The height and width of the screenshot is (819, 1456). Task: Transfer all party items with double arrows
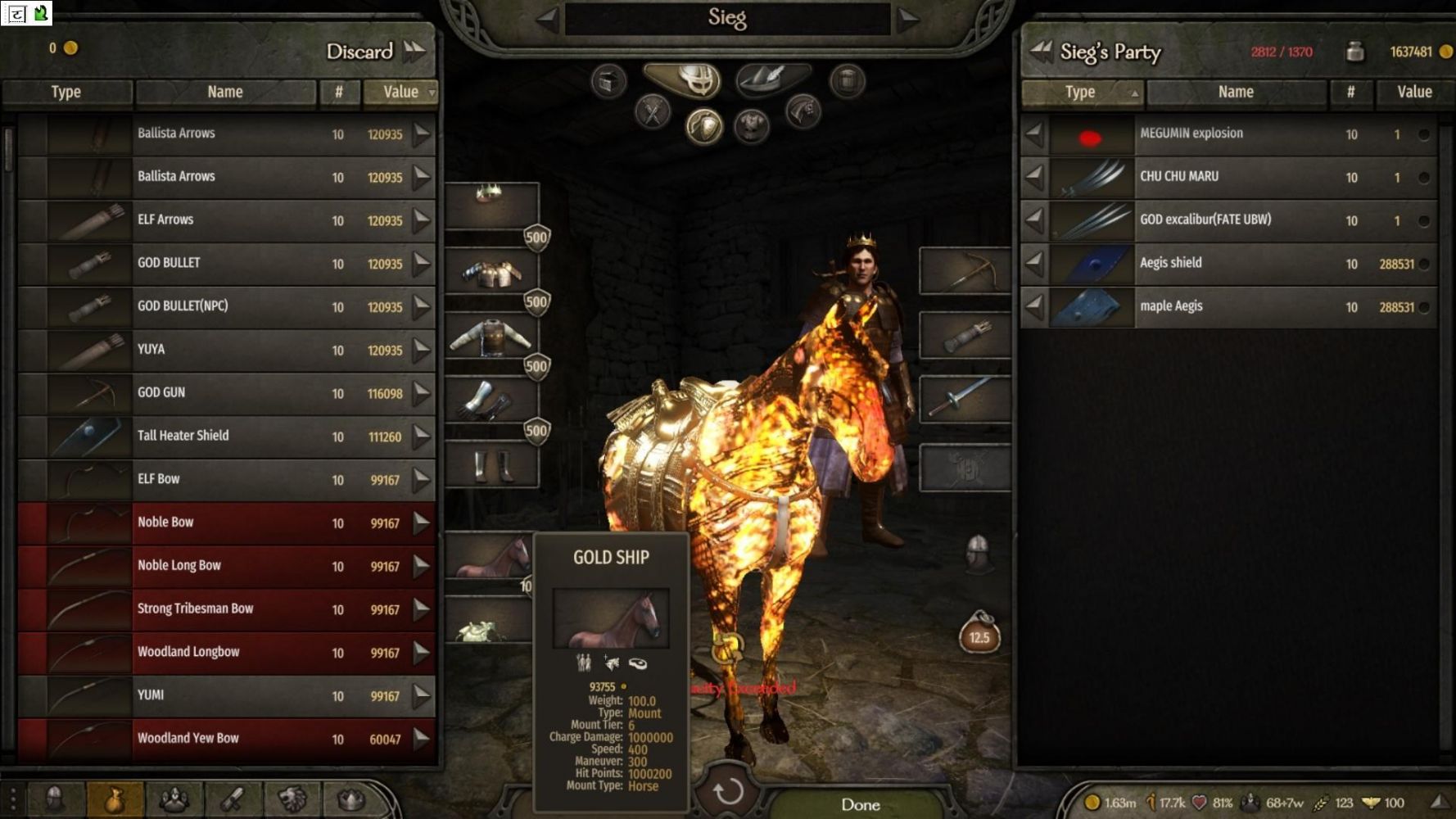pos(1040,51)
